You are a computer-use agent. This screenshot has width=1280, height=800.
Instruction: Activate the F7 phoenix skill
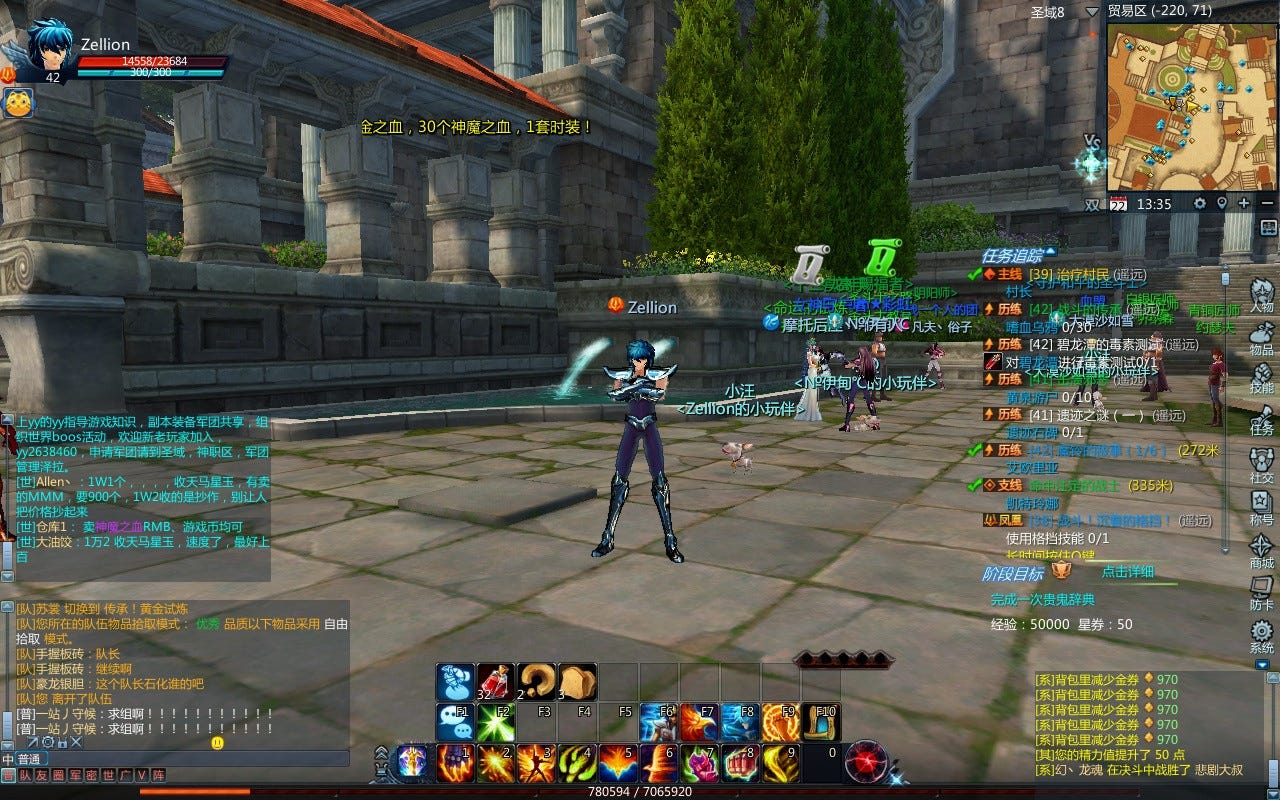pos(699,722)
